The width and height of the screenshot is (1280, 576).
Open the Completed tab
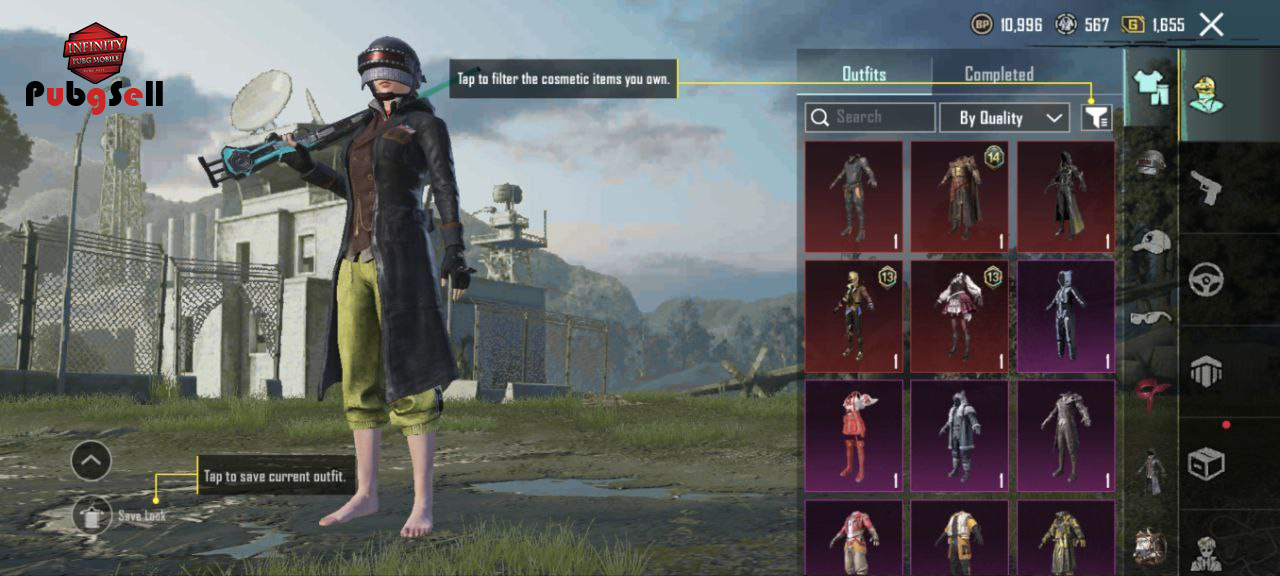(998, 74)
